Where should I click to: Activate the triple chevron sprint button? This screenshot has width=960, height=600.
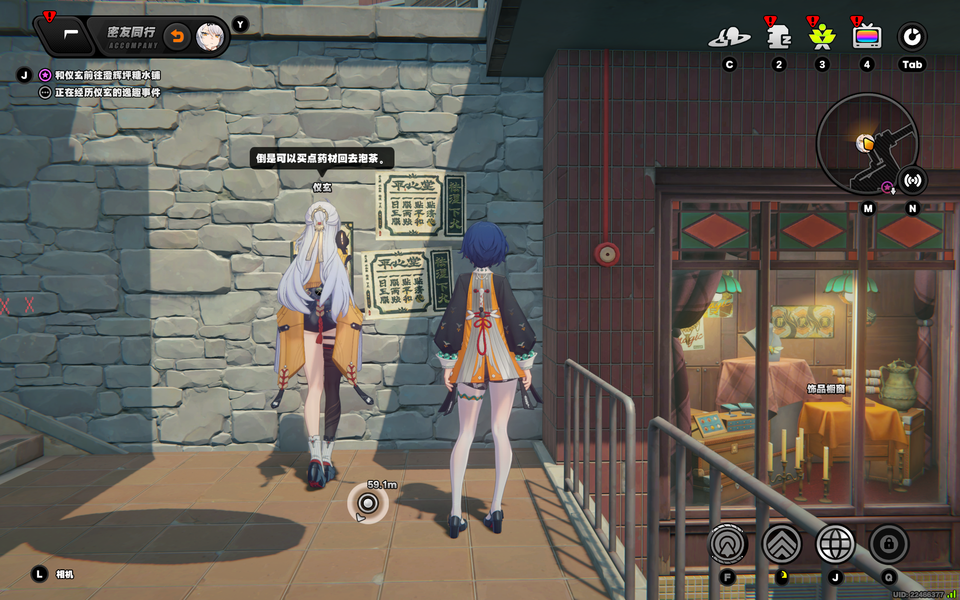click(782, 544)
